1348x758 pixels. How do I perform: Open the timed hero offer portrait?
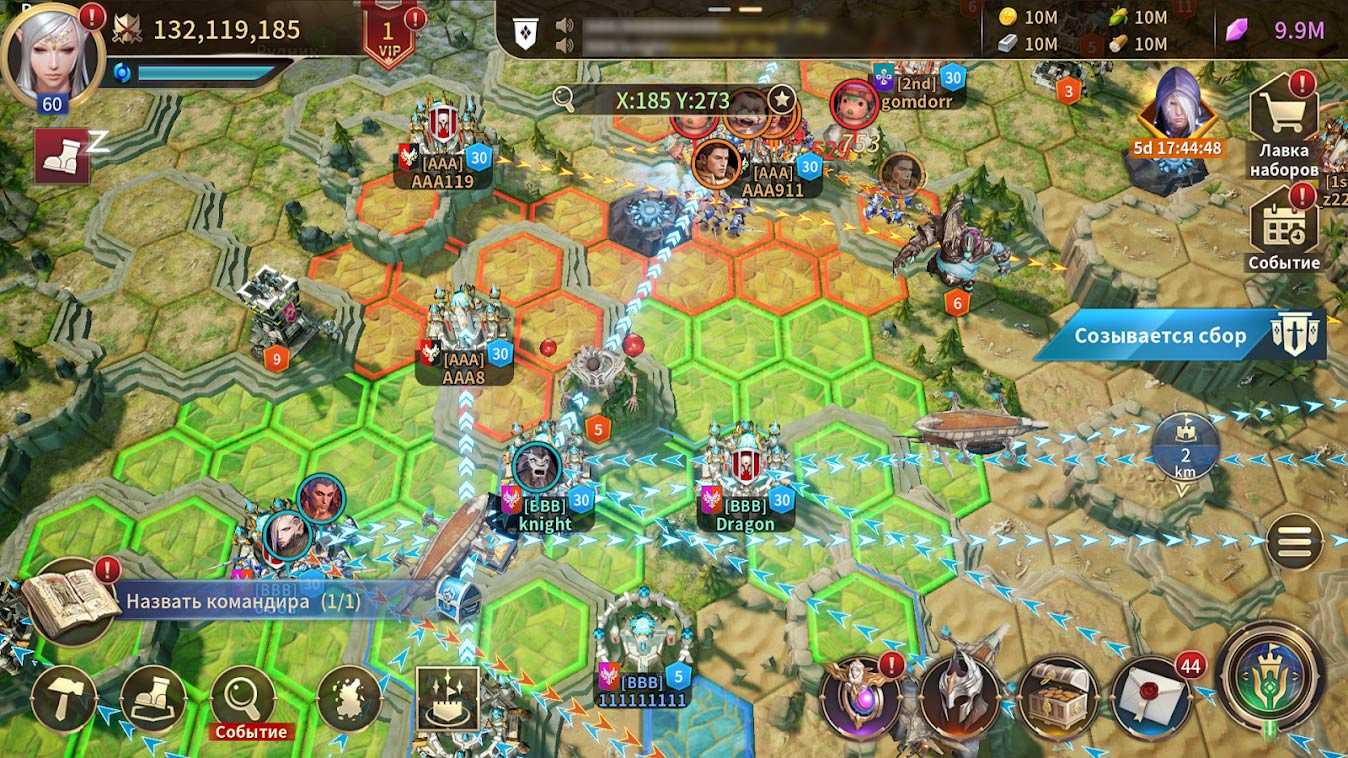(x=1178, y=110)
